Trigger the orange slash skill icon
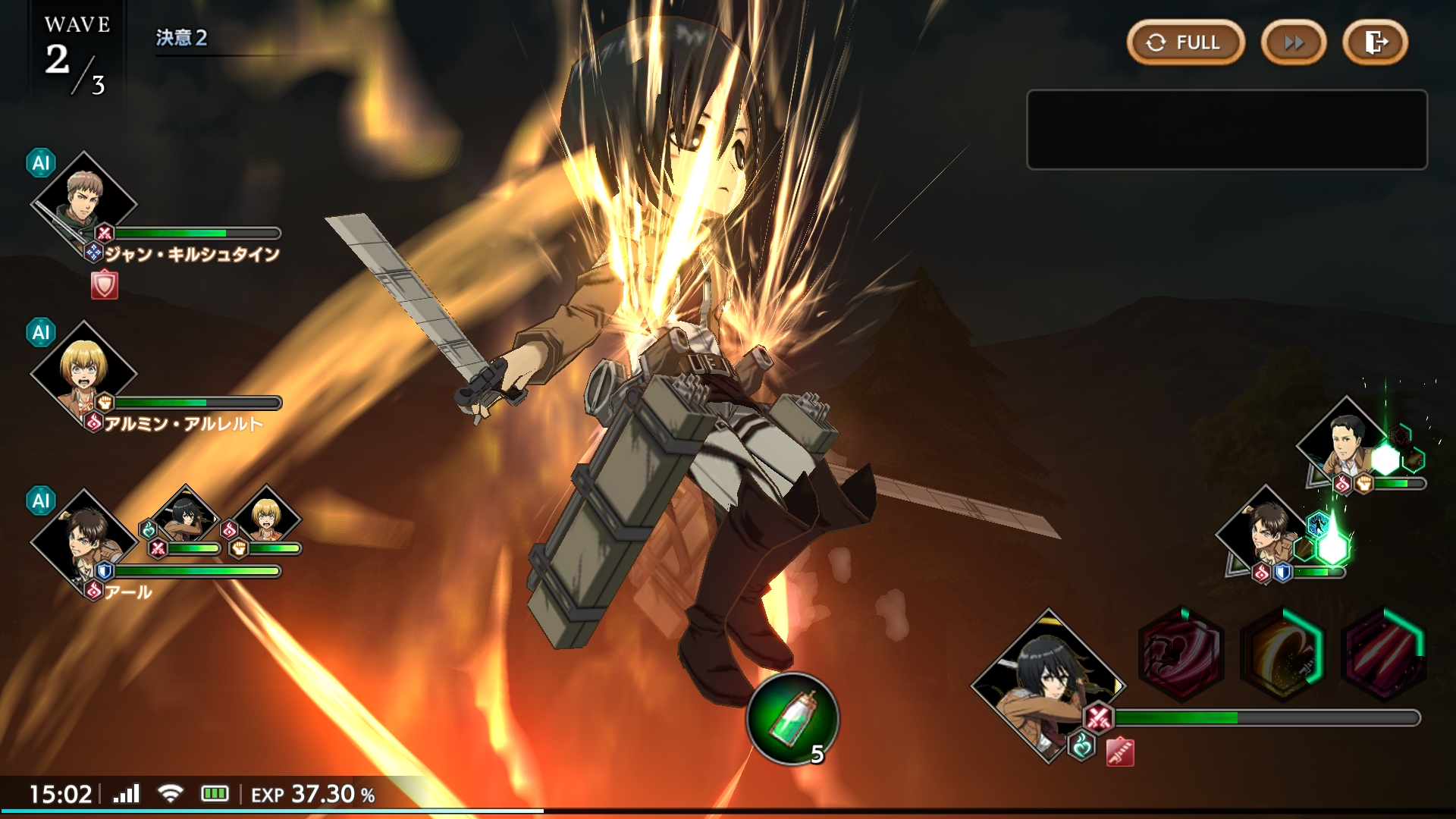 tap(1283, 654)
